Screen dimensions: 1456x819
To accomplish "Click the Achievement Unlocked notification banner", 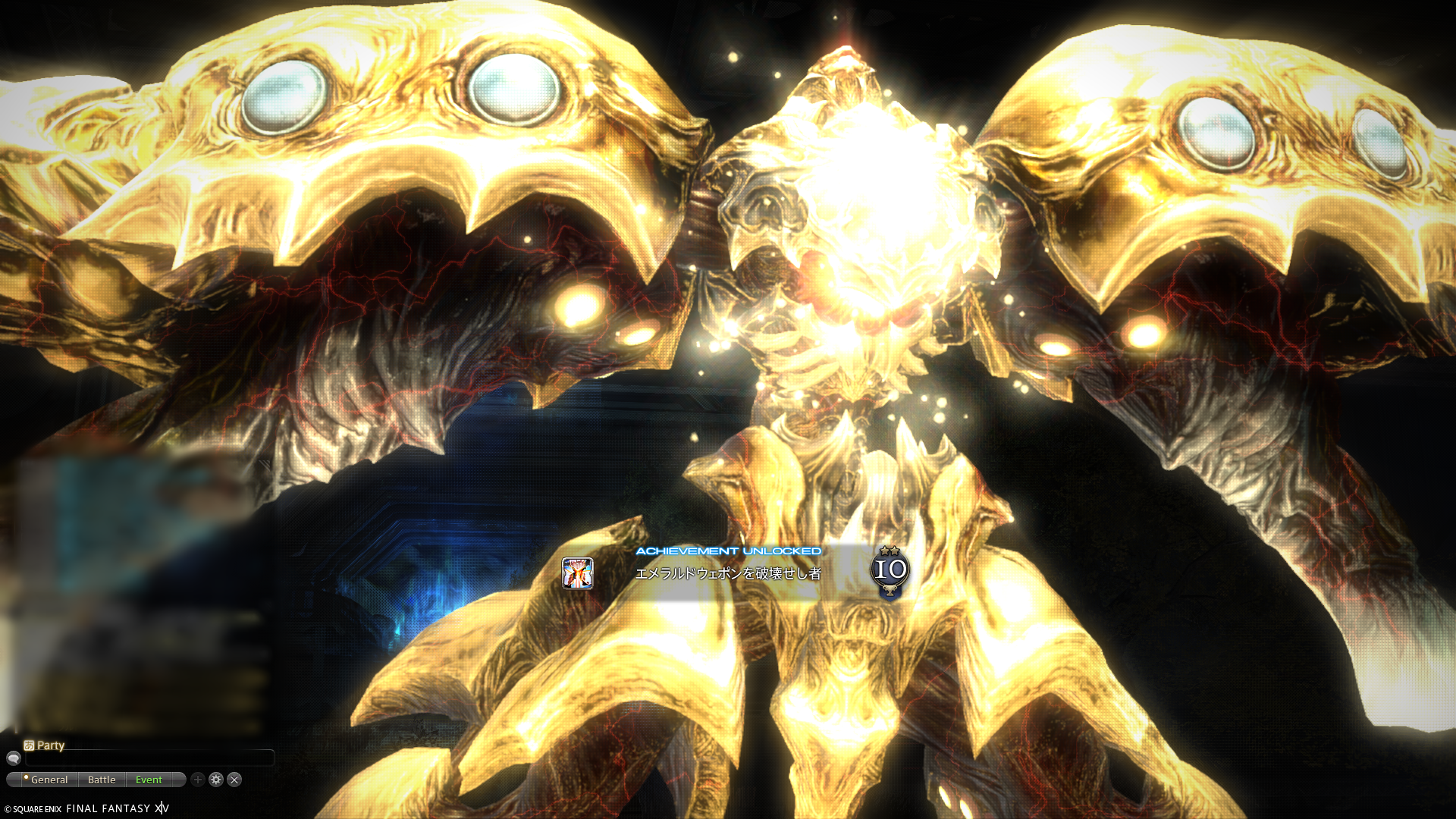I will coord(728,573).
